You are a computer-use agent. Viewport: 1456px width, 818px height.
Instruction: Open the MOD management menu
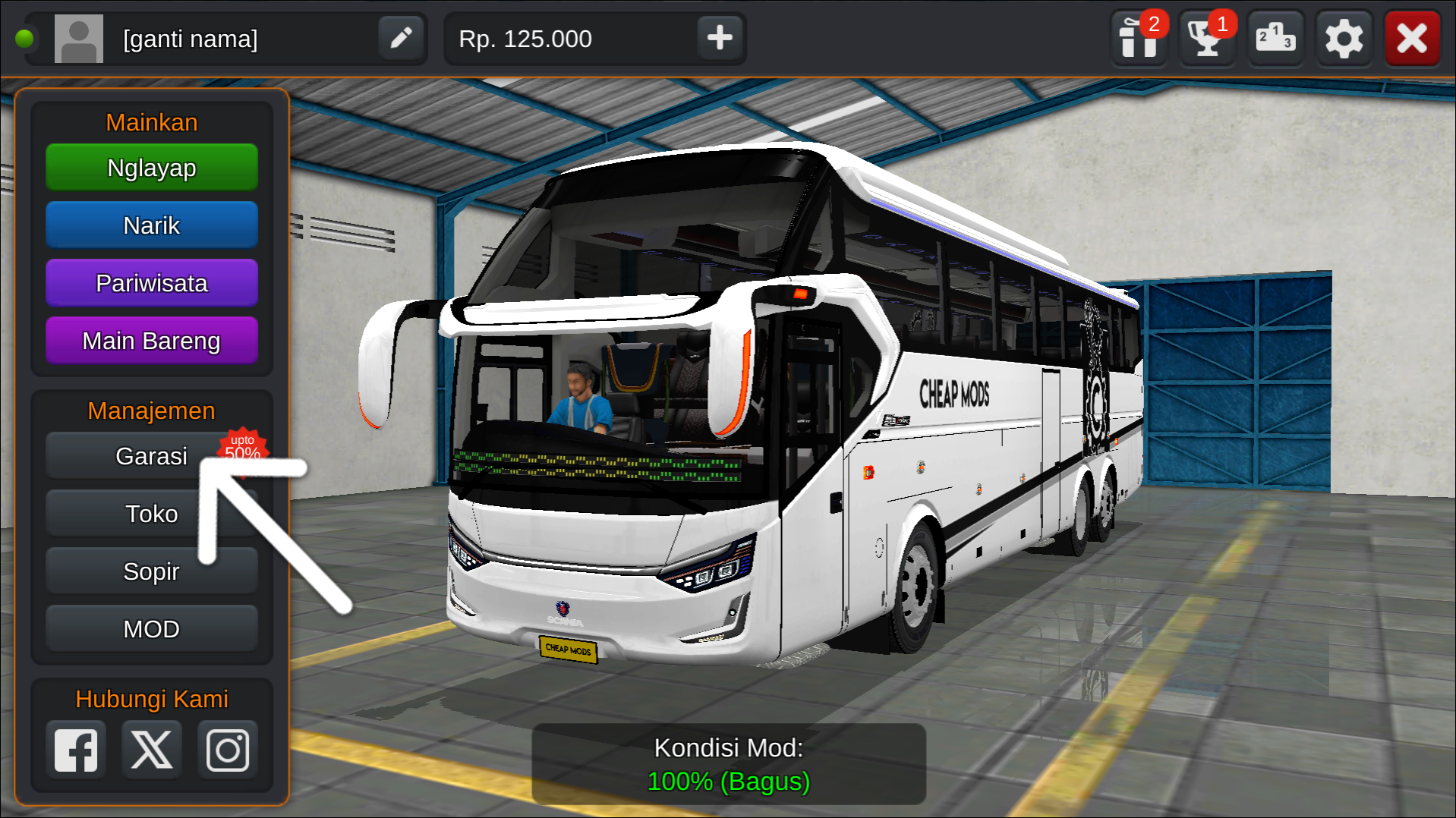point(151,628)
